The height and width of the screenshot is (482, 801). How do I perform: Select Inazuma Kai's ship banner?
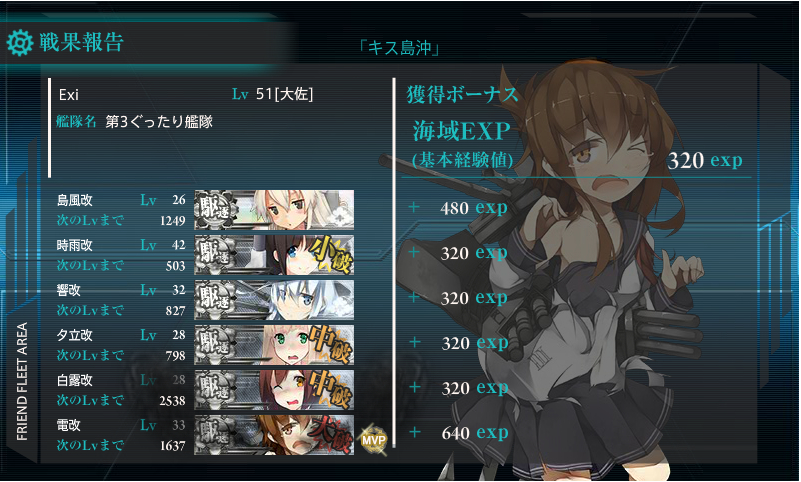[274, 435]
